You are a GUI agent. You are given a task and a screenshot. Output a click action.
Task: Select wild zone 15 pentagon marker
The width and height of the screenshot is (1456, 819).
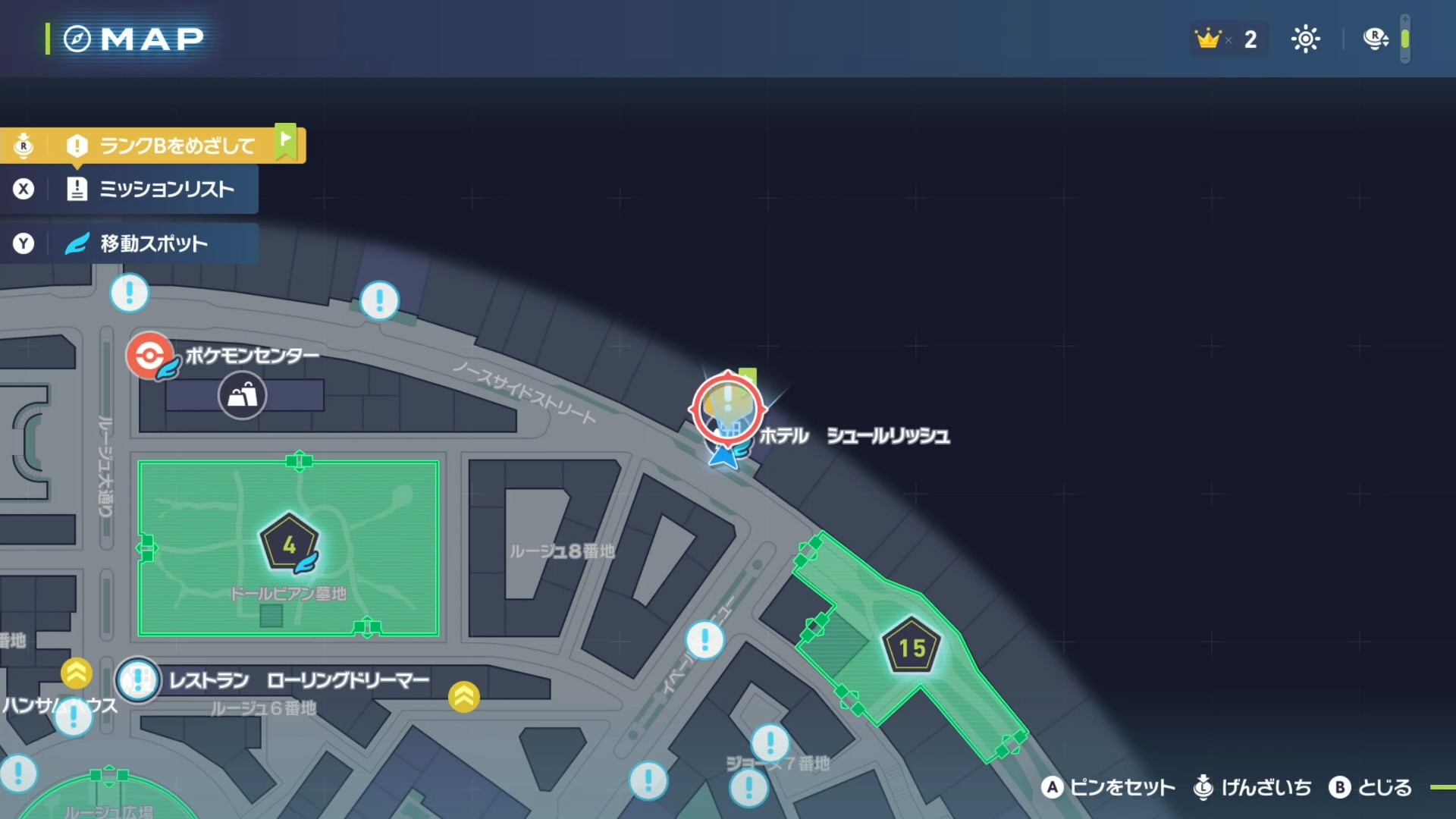click(912, 647)
